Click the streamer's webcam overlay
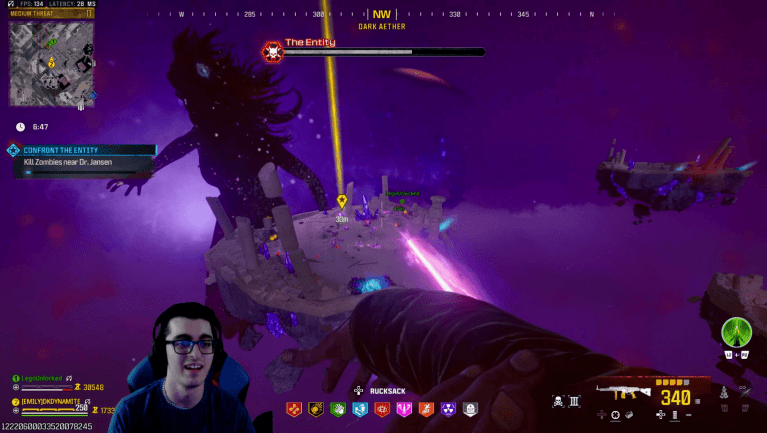 point(190,367)
